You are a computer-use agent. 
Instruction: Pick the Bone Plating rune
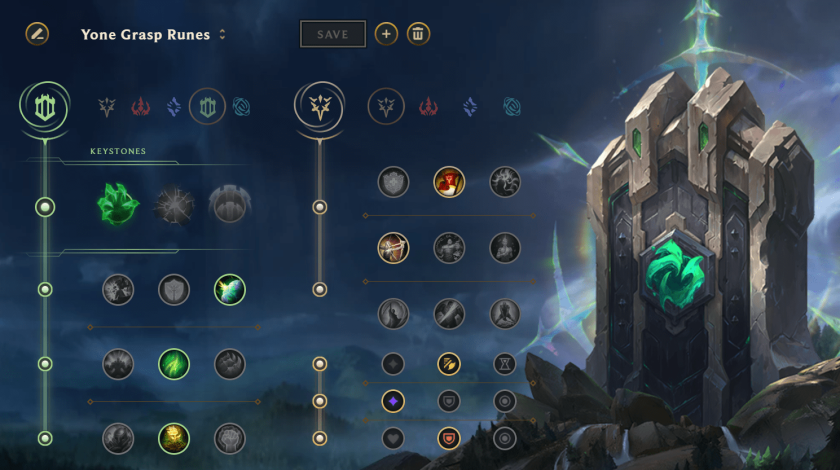(229, 364)
